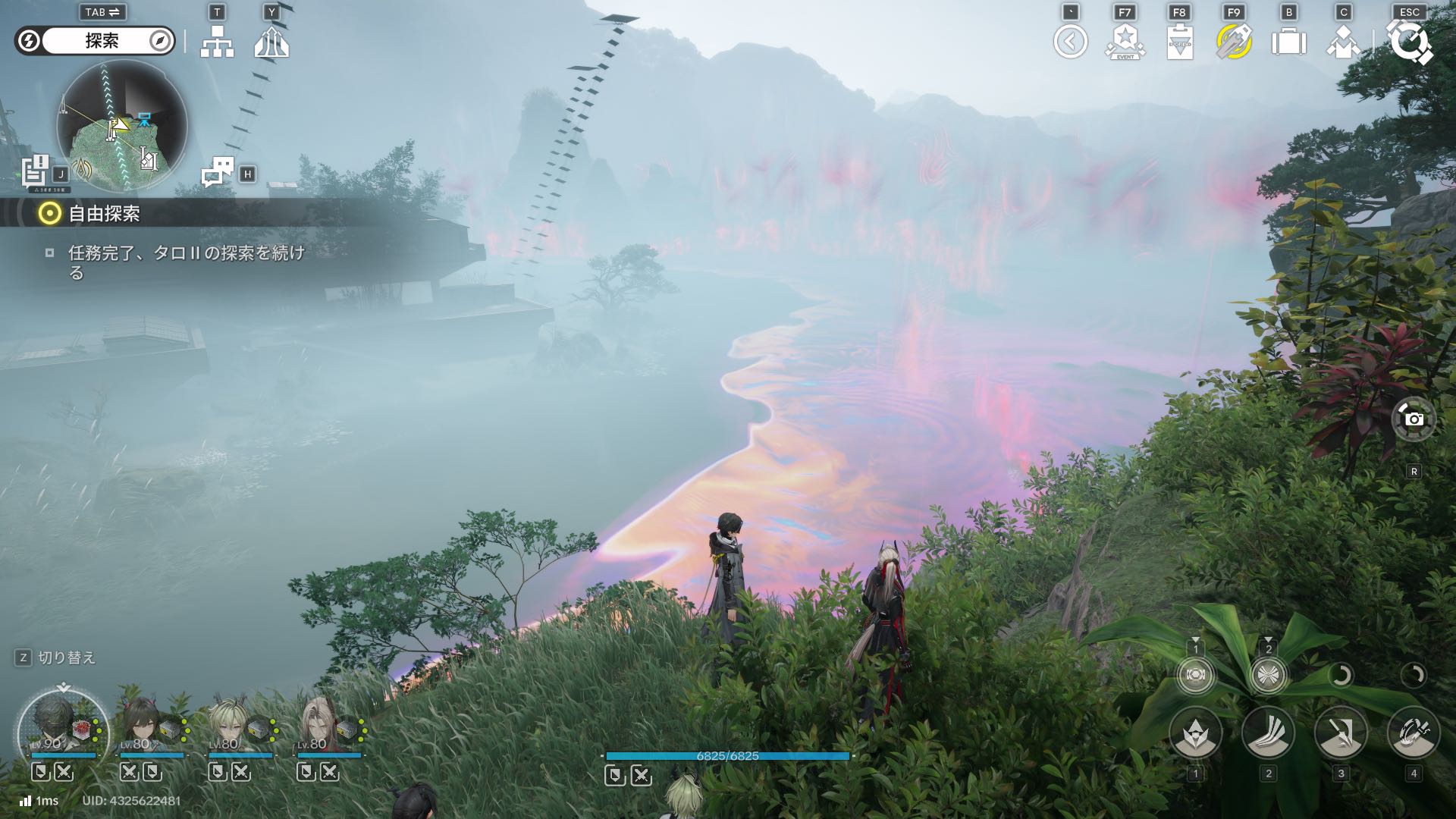1456x819 pixels.
Task: Select the 自由探索 quest tracker
Action: coord(104,214)
